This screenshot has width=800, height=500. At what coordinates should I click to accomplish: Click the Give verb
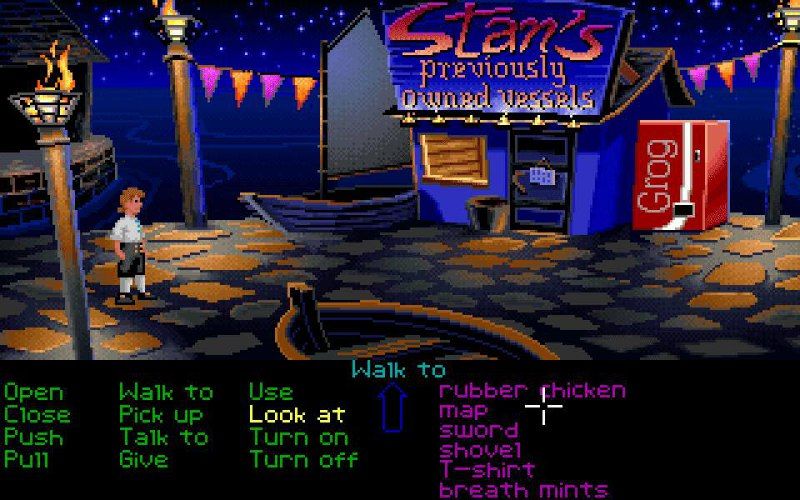pyautogui.click(x=143, y=460)
